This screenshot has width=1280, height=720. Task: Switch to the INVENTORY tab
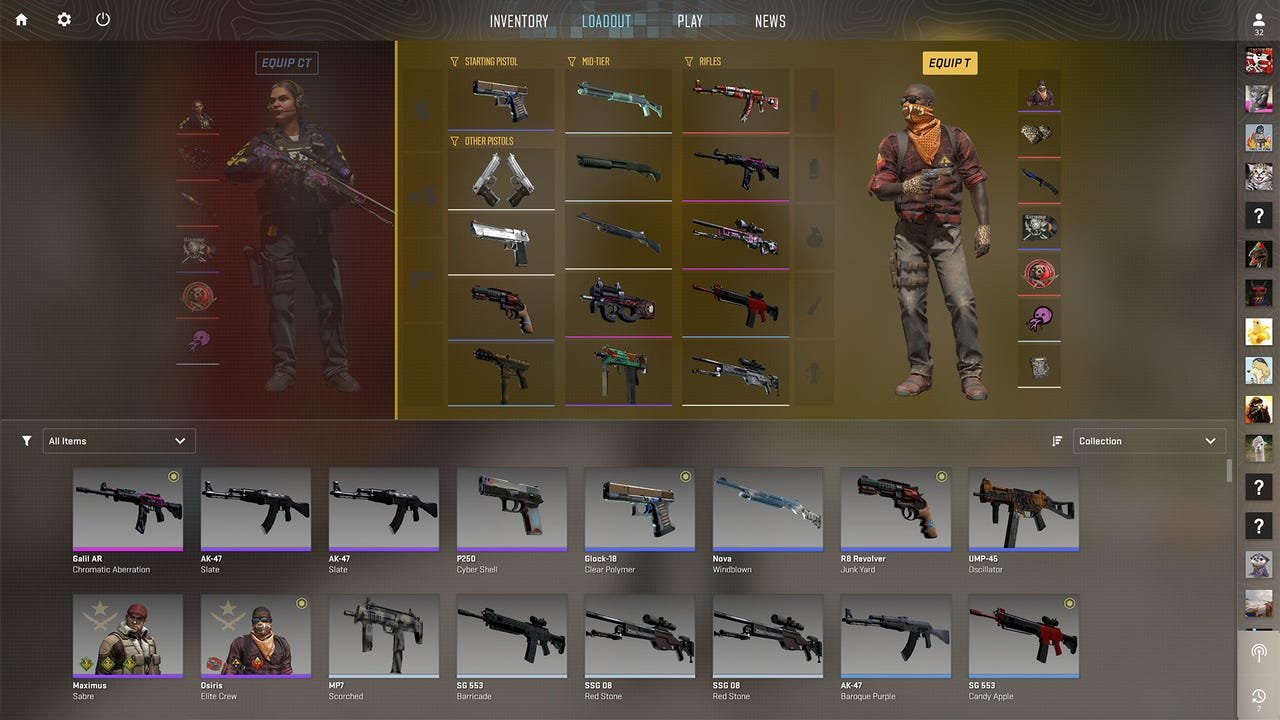point(518,21)
